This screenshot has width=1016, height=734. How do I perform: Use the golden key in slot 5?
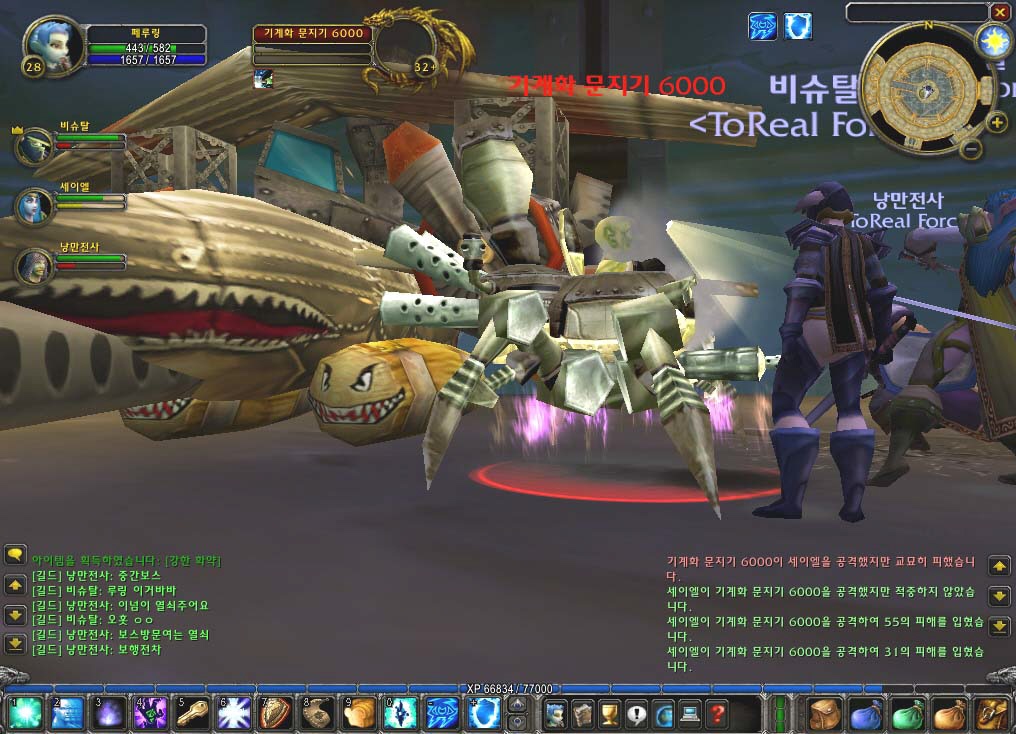coord(191,713)
